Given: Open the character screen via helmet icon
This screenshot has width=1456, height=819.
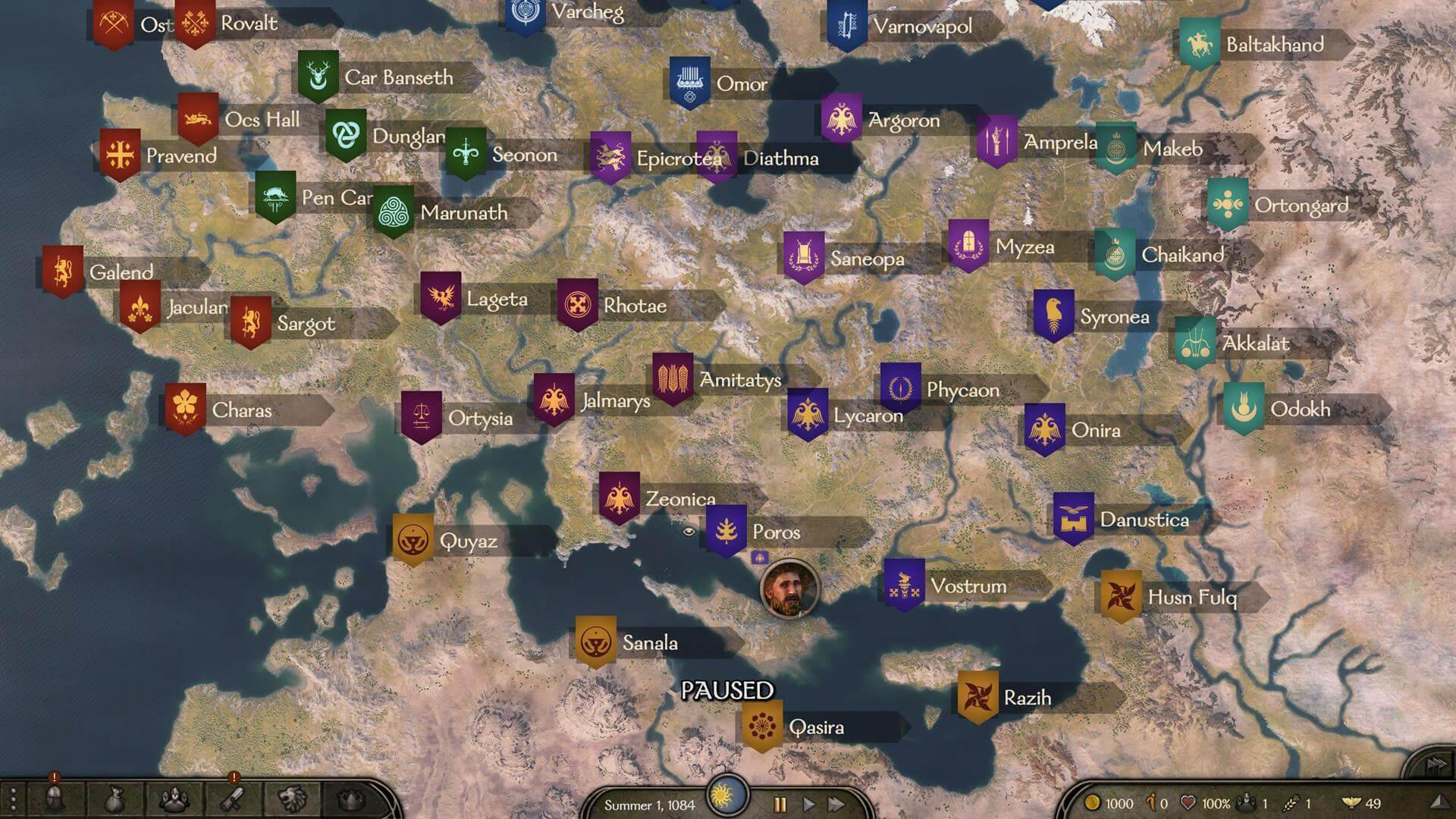Looking at the screenshot, I should pos(53,800).
